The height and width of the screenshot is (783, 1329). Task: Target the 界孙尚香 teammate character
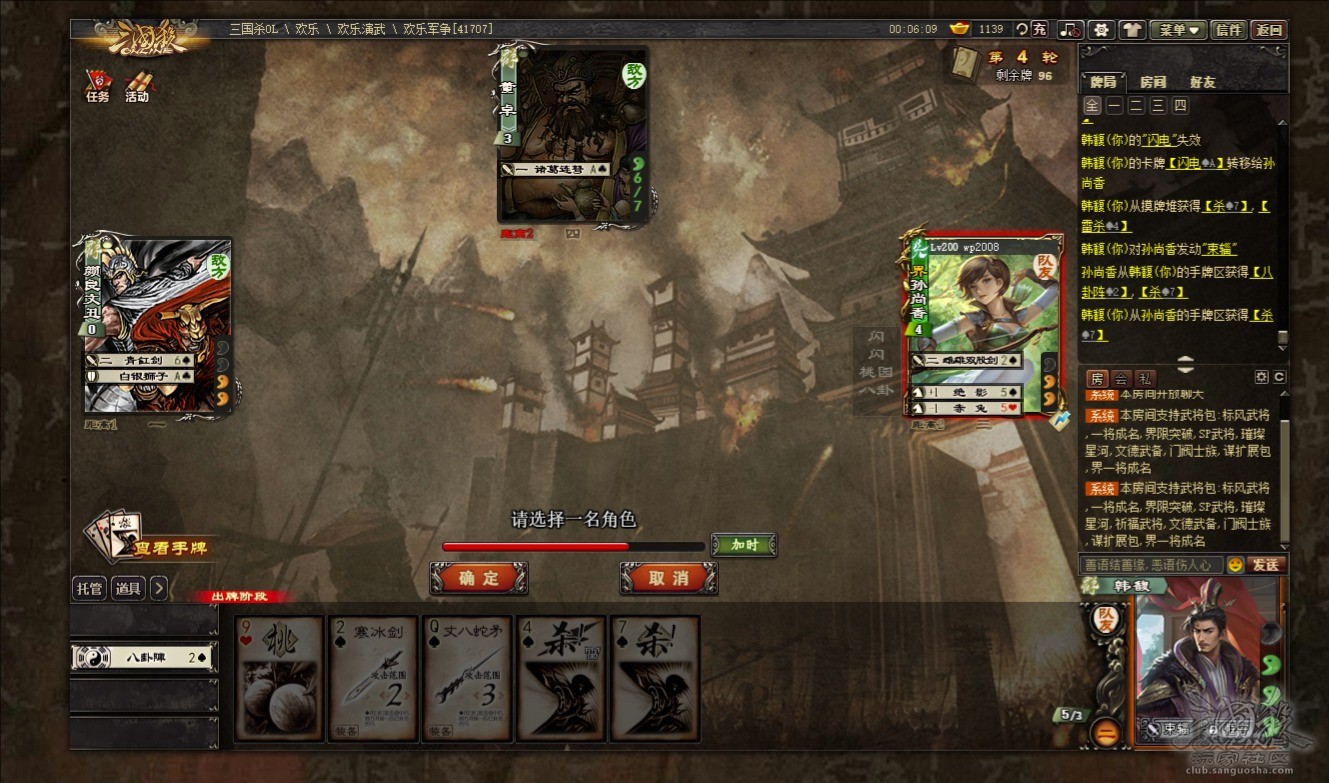pyautogui.click(x=983, y=326)
